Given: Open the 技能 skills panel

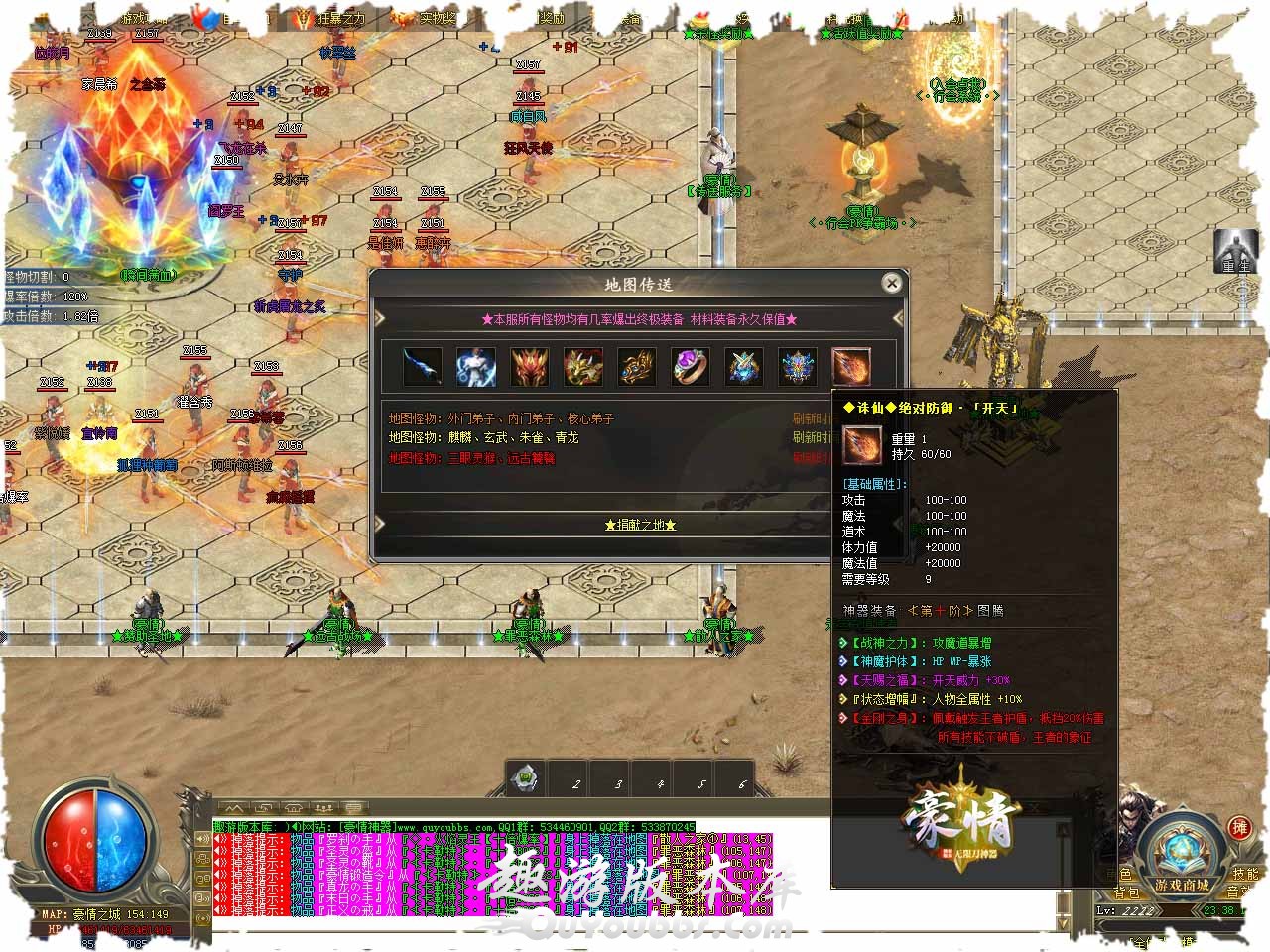Looking at the screenshot, I should click(x=1245, y=874).
